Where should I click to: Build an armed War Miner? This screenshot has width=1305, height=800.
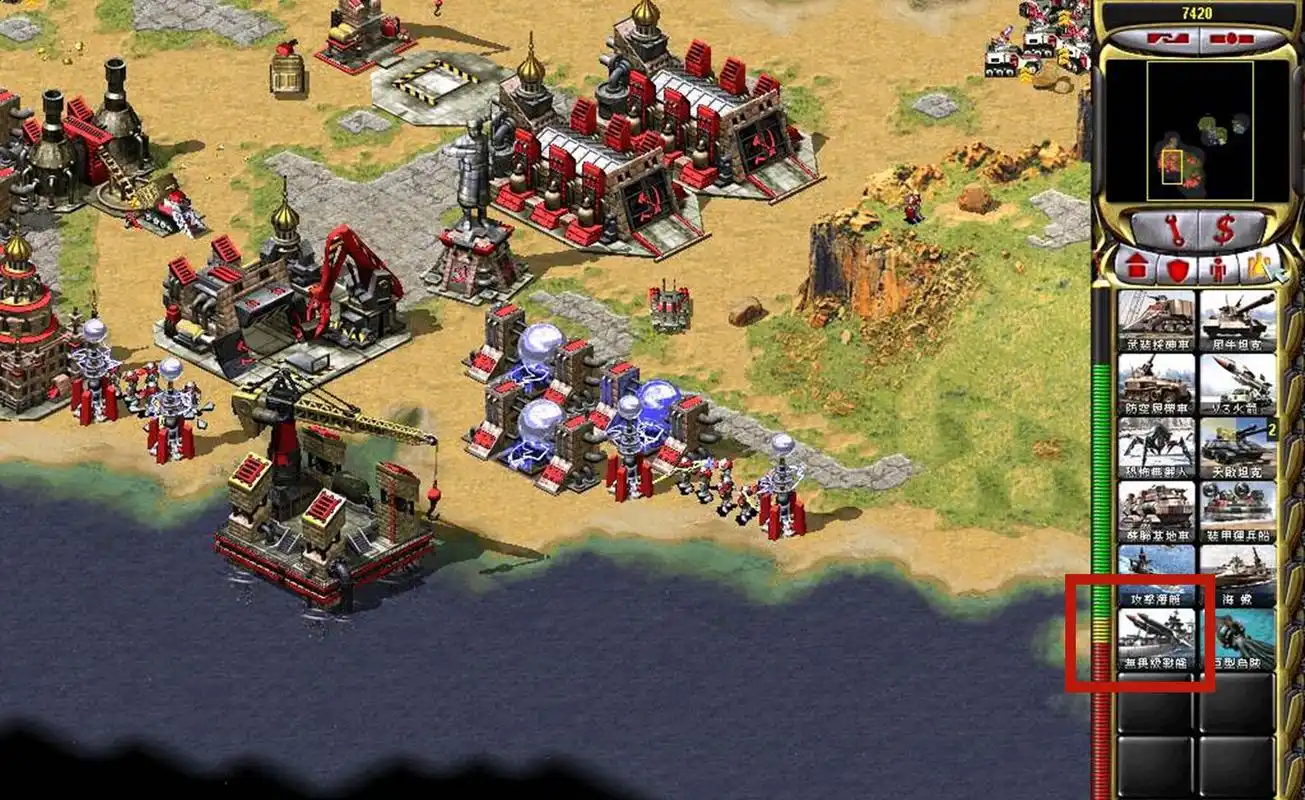(x=1156, y=320)
